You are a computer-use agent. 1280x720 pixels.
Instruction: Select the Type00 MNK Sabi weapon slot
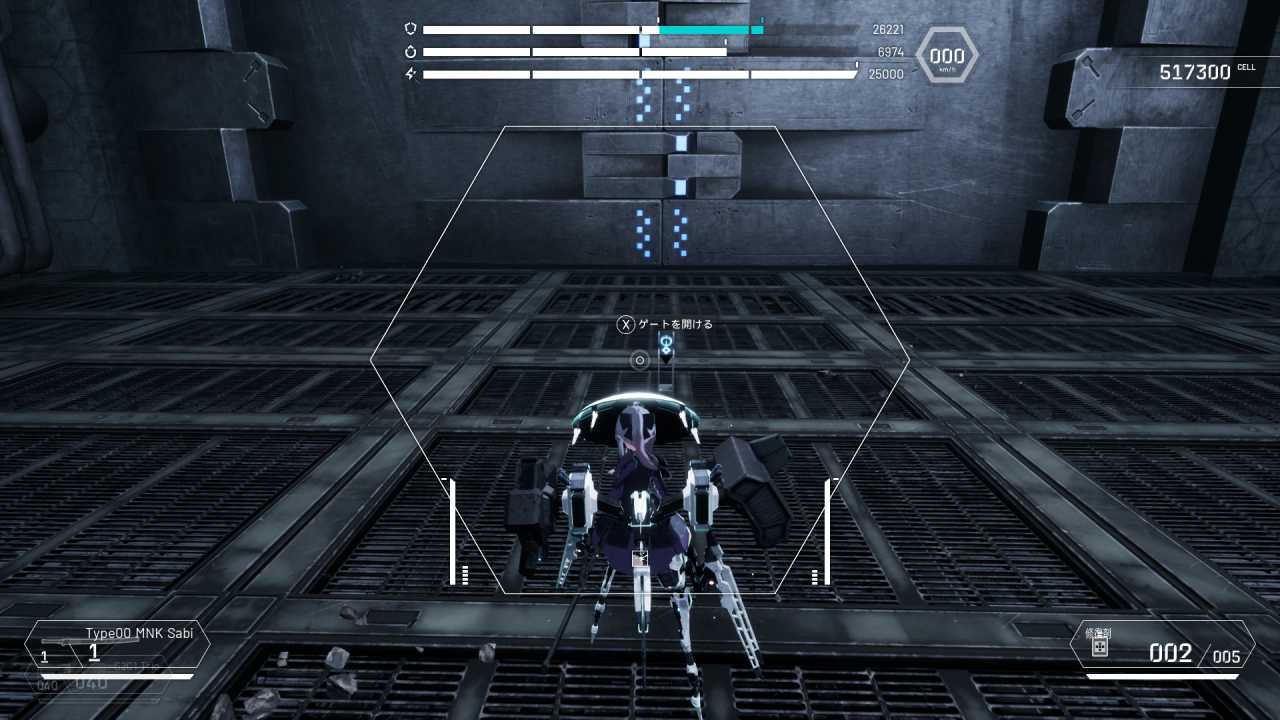tap(117, 645)
